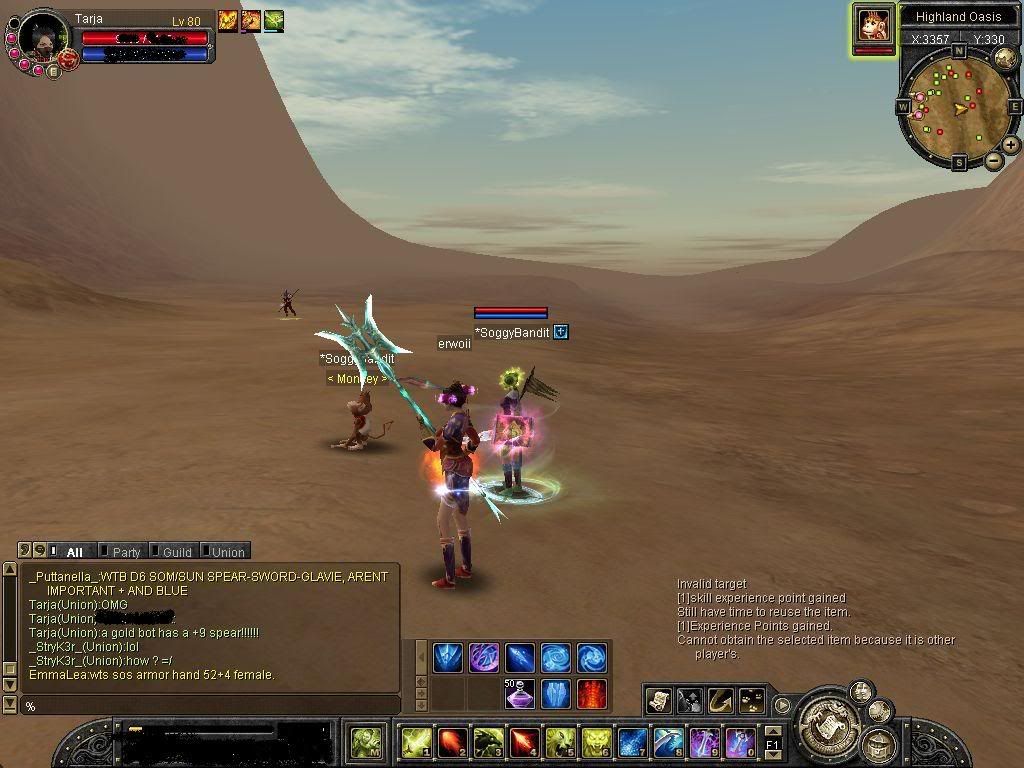Select the Union chat tab
The height and width of the screenshot is (768, 1024).
tap(227, 551)
